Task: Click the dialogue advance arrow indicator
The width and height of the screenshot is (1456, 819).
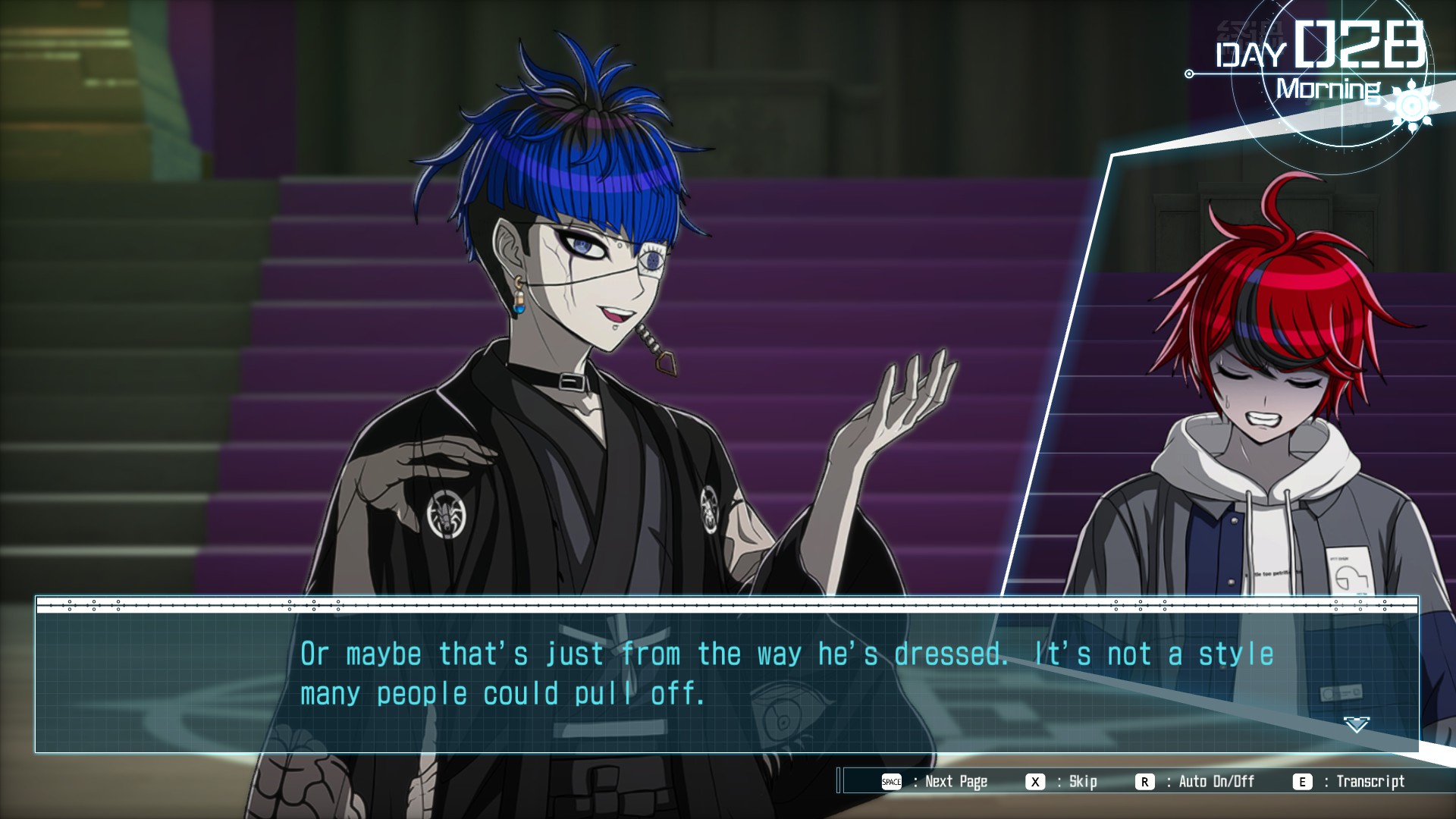Action: 1356,725
